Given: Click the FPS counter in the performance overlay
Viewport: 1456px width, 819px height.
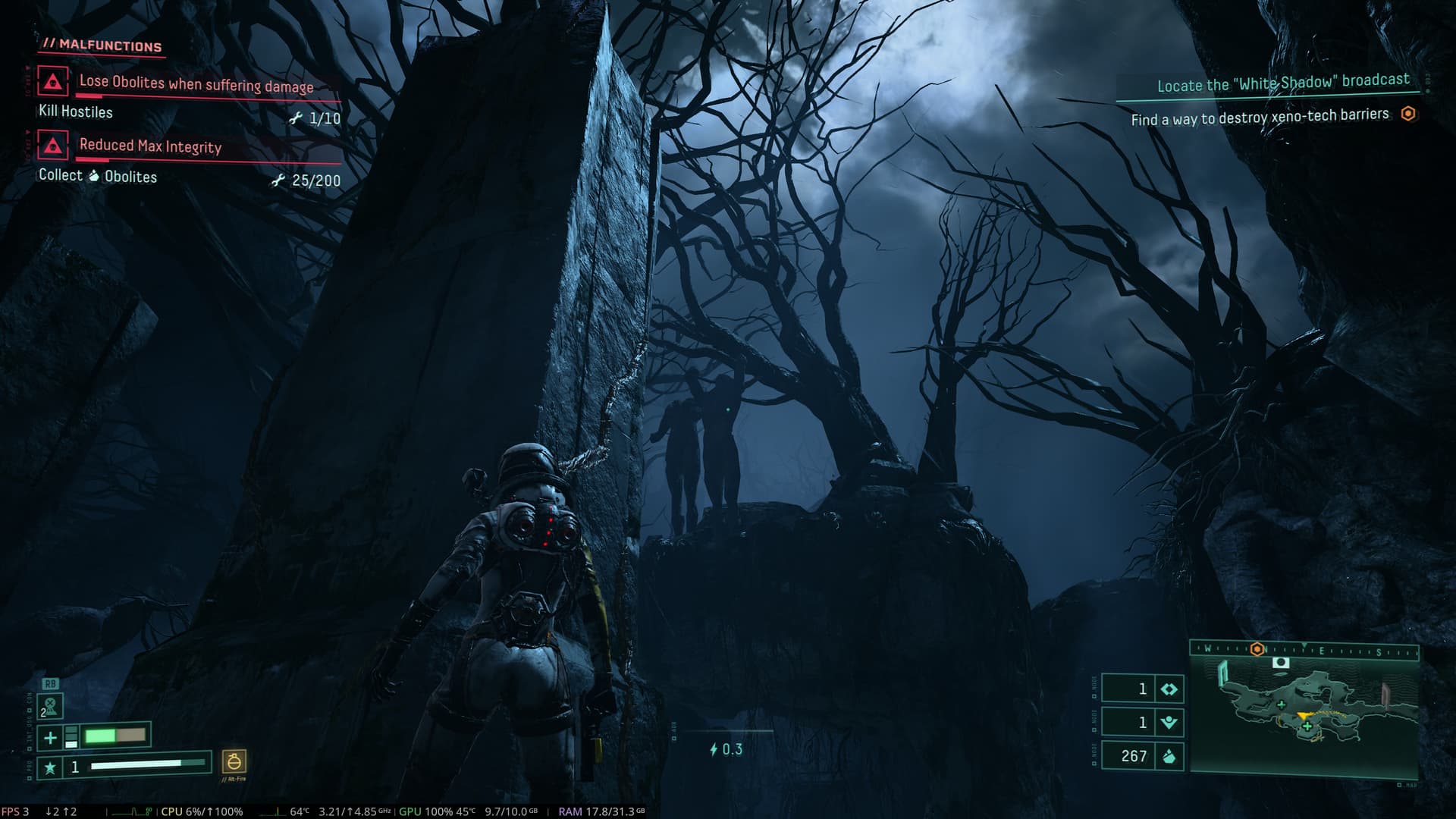Looking at the screenshot, I should [x=15, y=811].
